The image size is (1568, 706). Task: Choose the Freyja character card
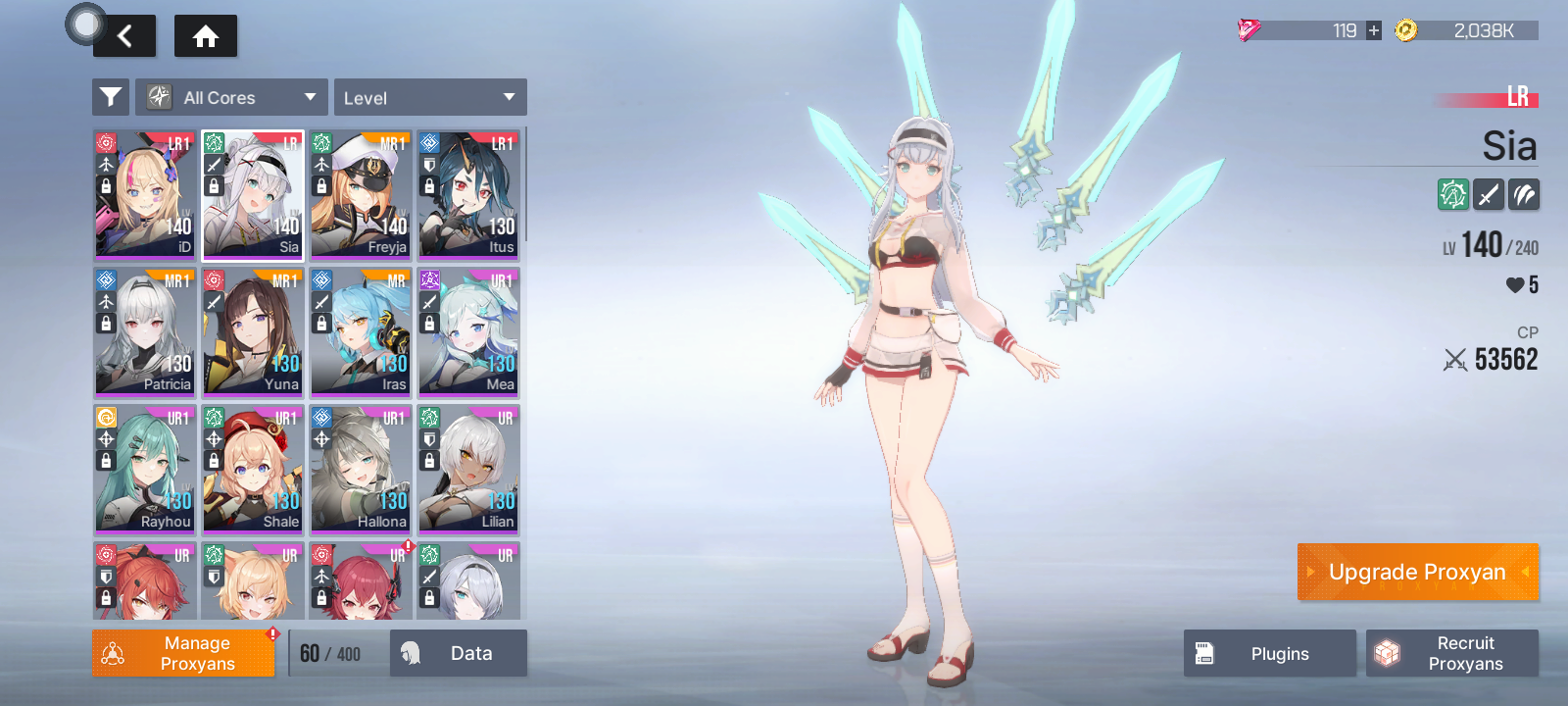[361, 194]
